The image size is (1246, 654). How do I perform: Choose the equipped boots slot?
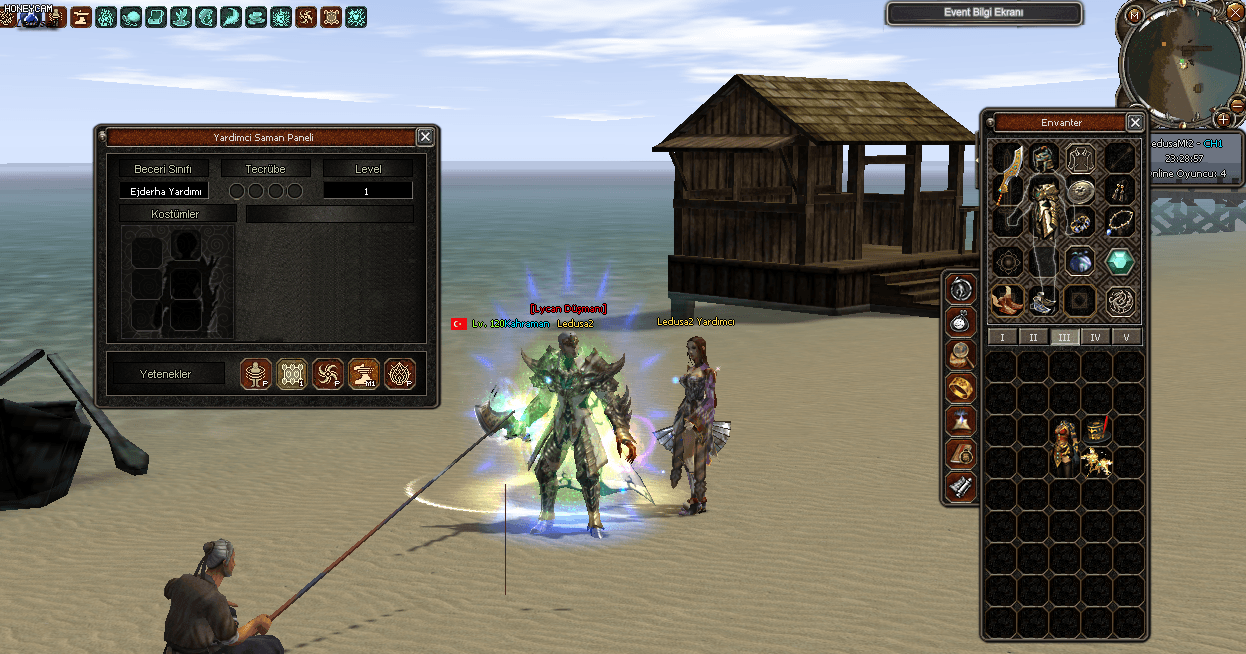pos(1007,299)
